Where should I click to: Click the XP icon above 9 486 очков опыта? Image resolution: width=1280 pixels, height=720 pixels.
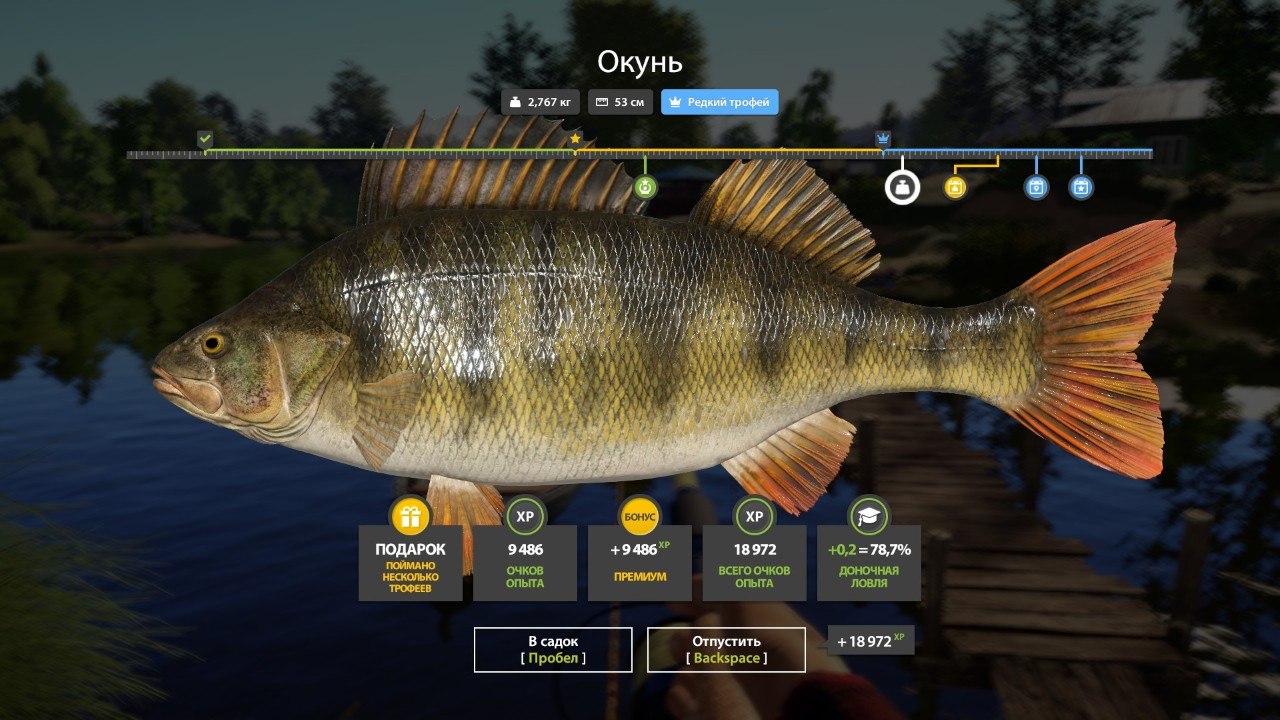click(x=524, y=517)
